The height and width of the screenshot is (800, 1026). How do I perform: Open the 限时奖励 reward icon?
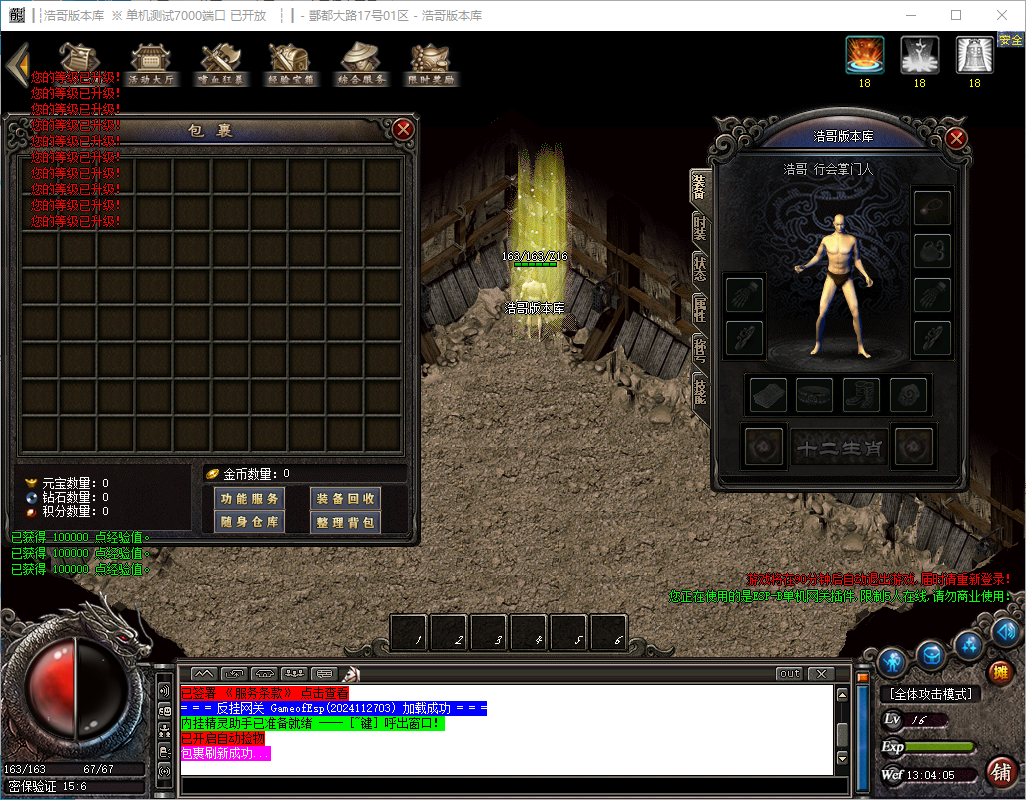click(431, 64)
